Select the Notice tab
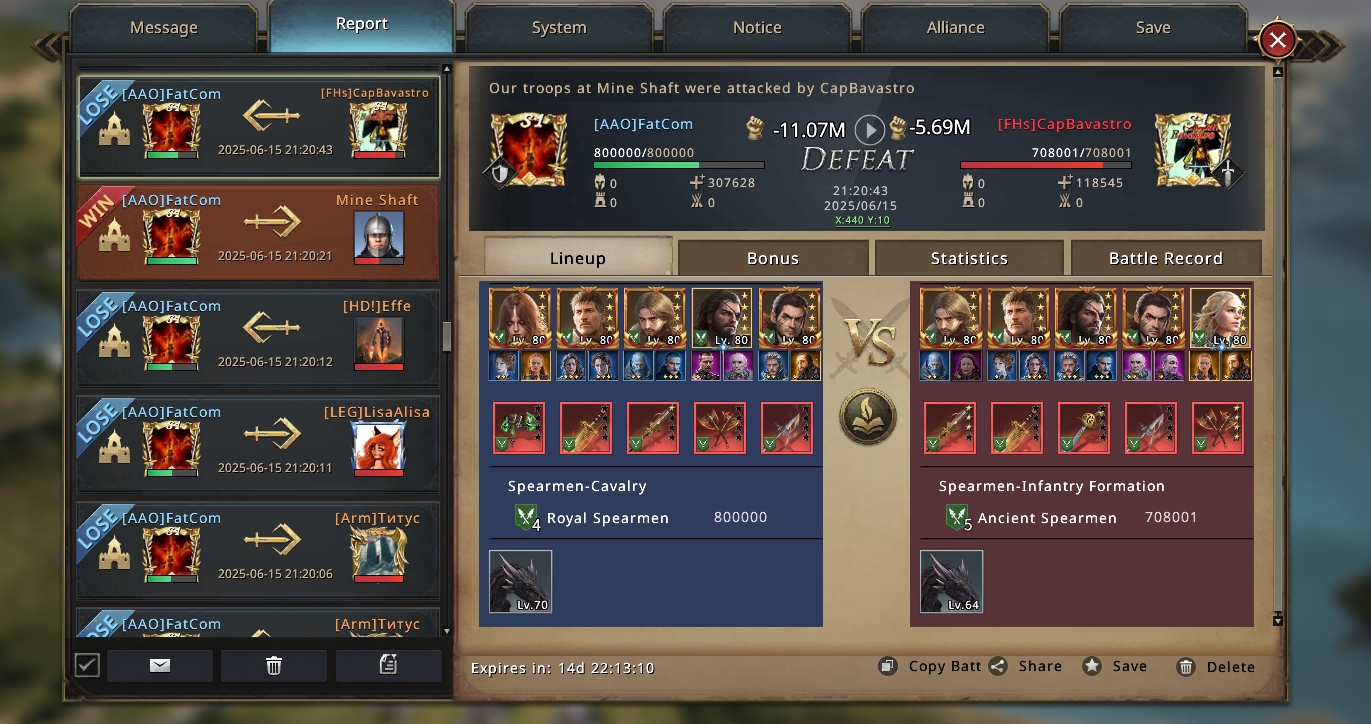Viewport: 1371px width, 724px height. tap(757, 28)
